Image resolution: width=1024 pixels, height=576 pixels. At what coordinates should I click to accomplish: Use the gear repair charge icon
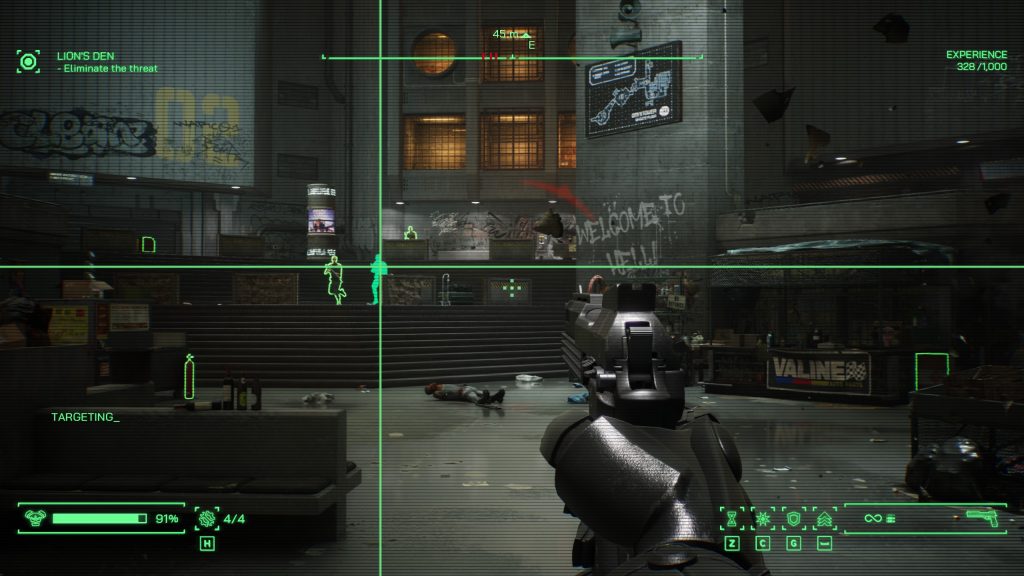(208, 518)
